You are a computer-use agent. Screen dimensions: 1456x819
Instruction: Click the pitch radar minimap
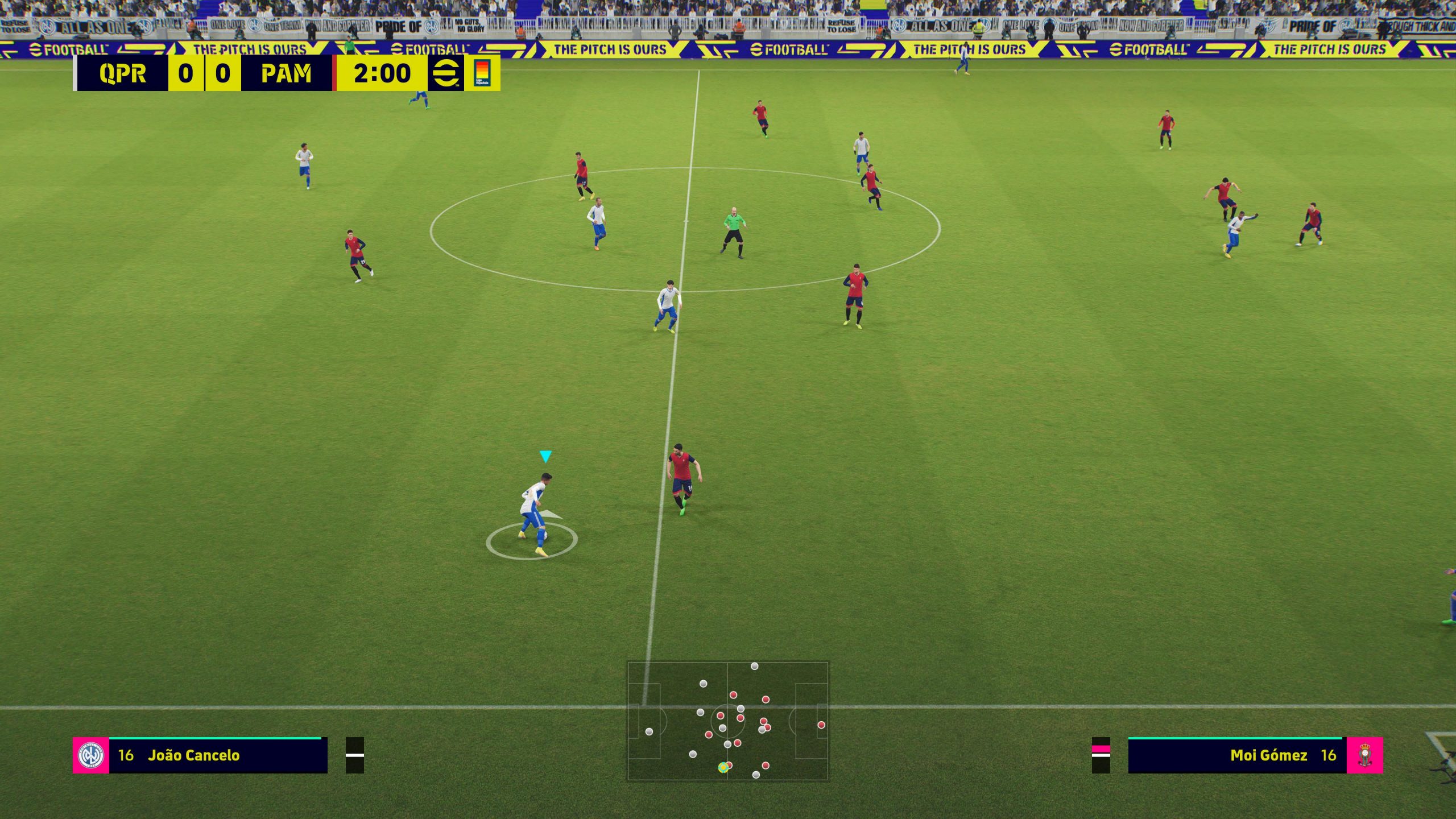(x=727, y=721)
